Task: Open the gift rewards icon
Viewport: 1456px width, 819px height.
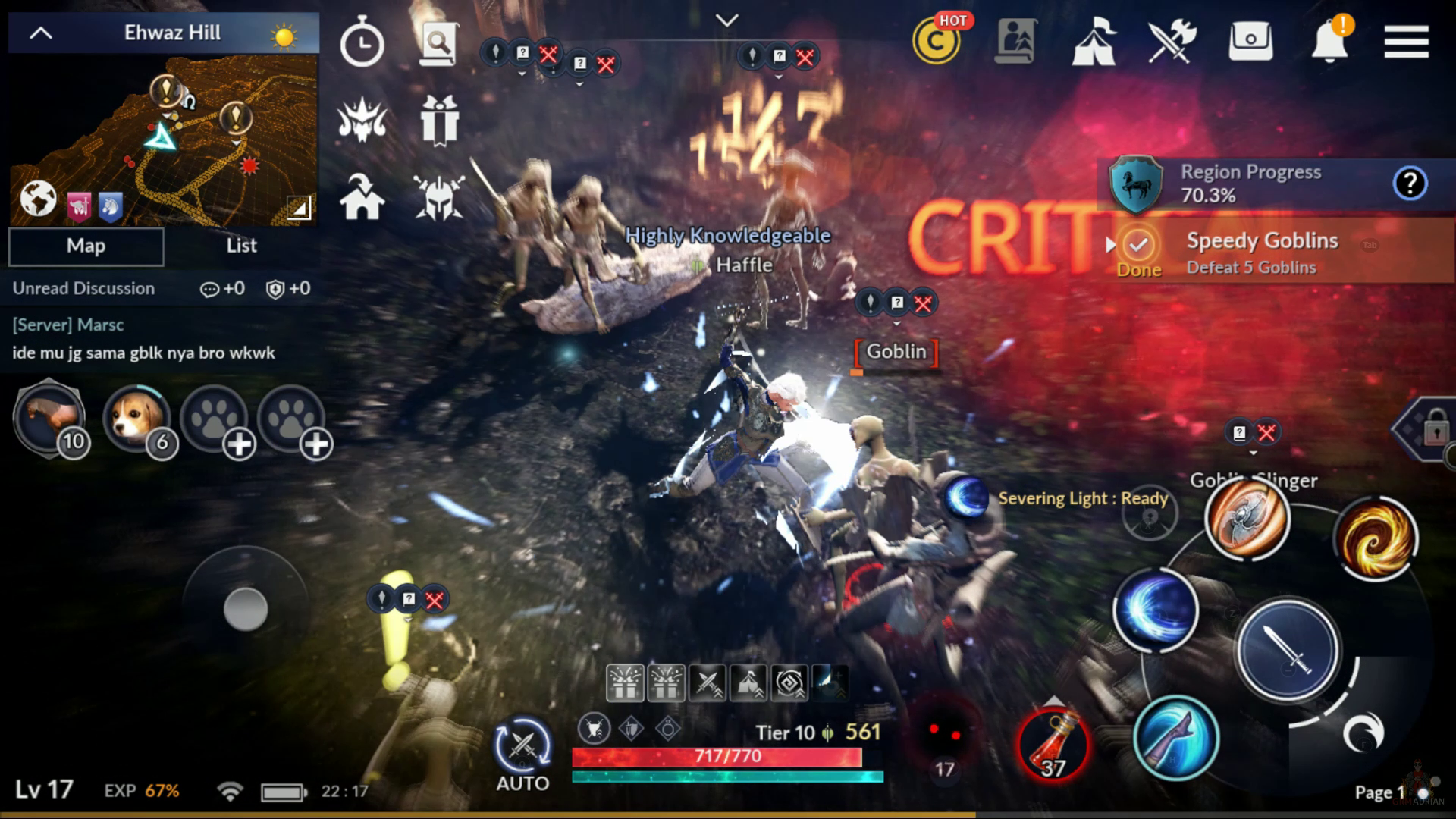Action: point(439,120)
